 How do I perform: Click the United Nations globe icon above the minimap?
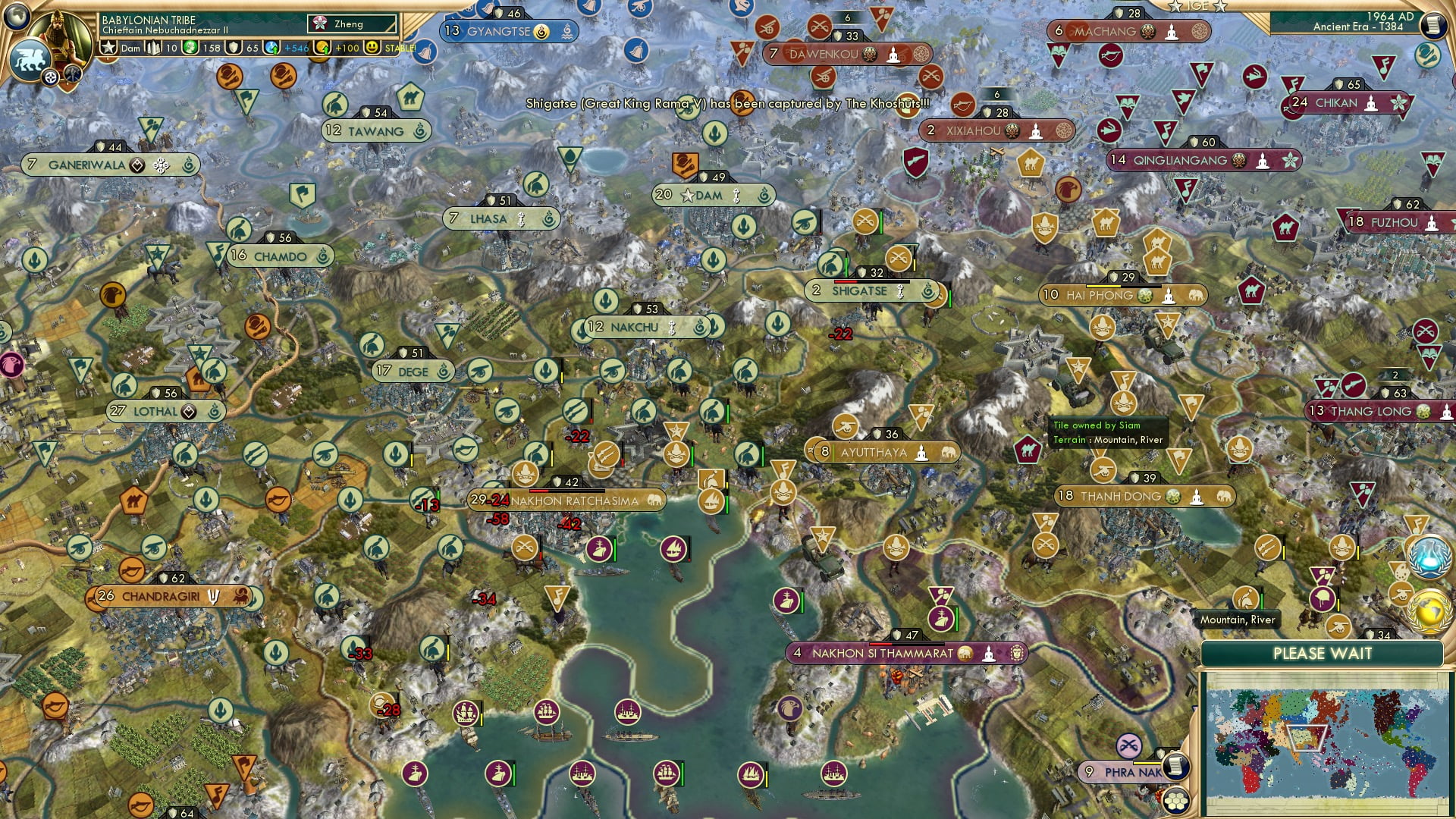point(1428,557)
